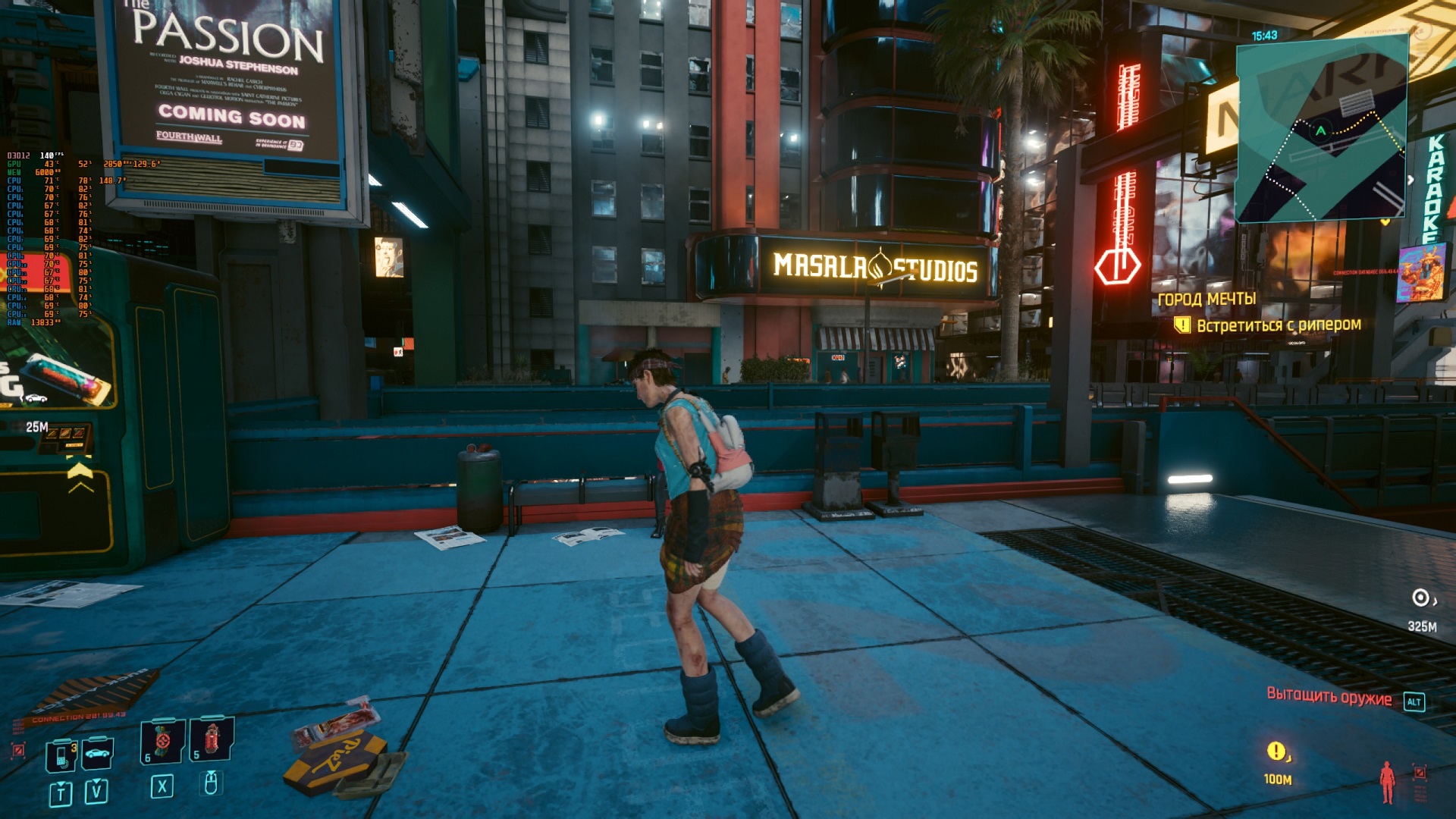Use the healing inhaler slot with 6 charges

click(162, 741)
